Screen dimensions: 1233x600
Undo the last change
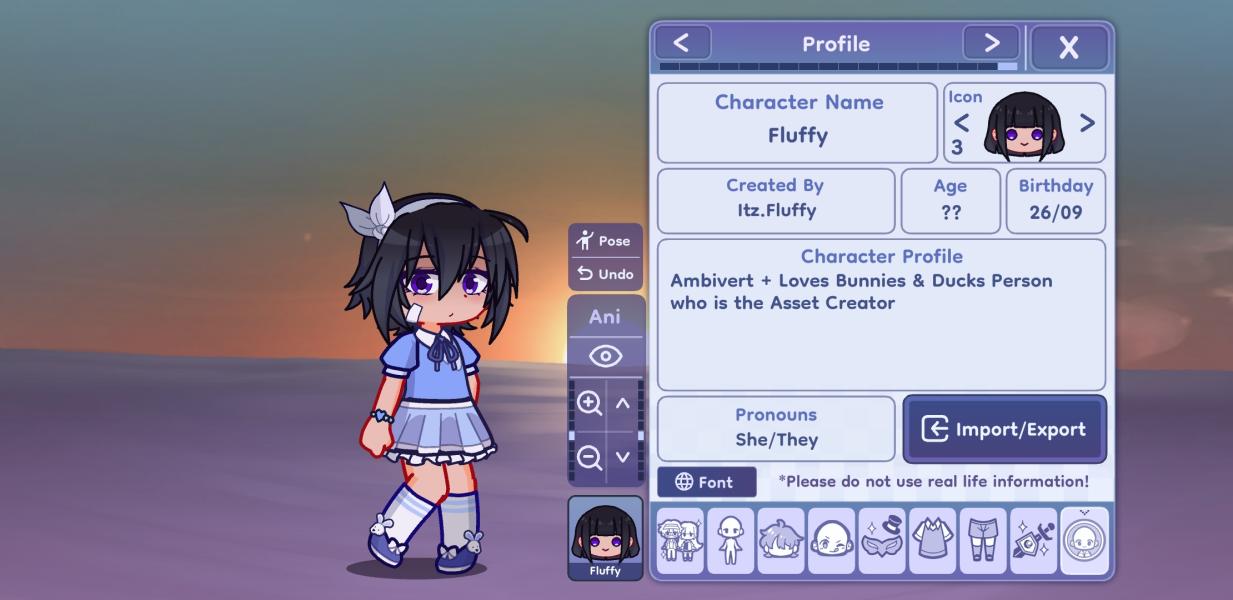[605, 274]
